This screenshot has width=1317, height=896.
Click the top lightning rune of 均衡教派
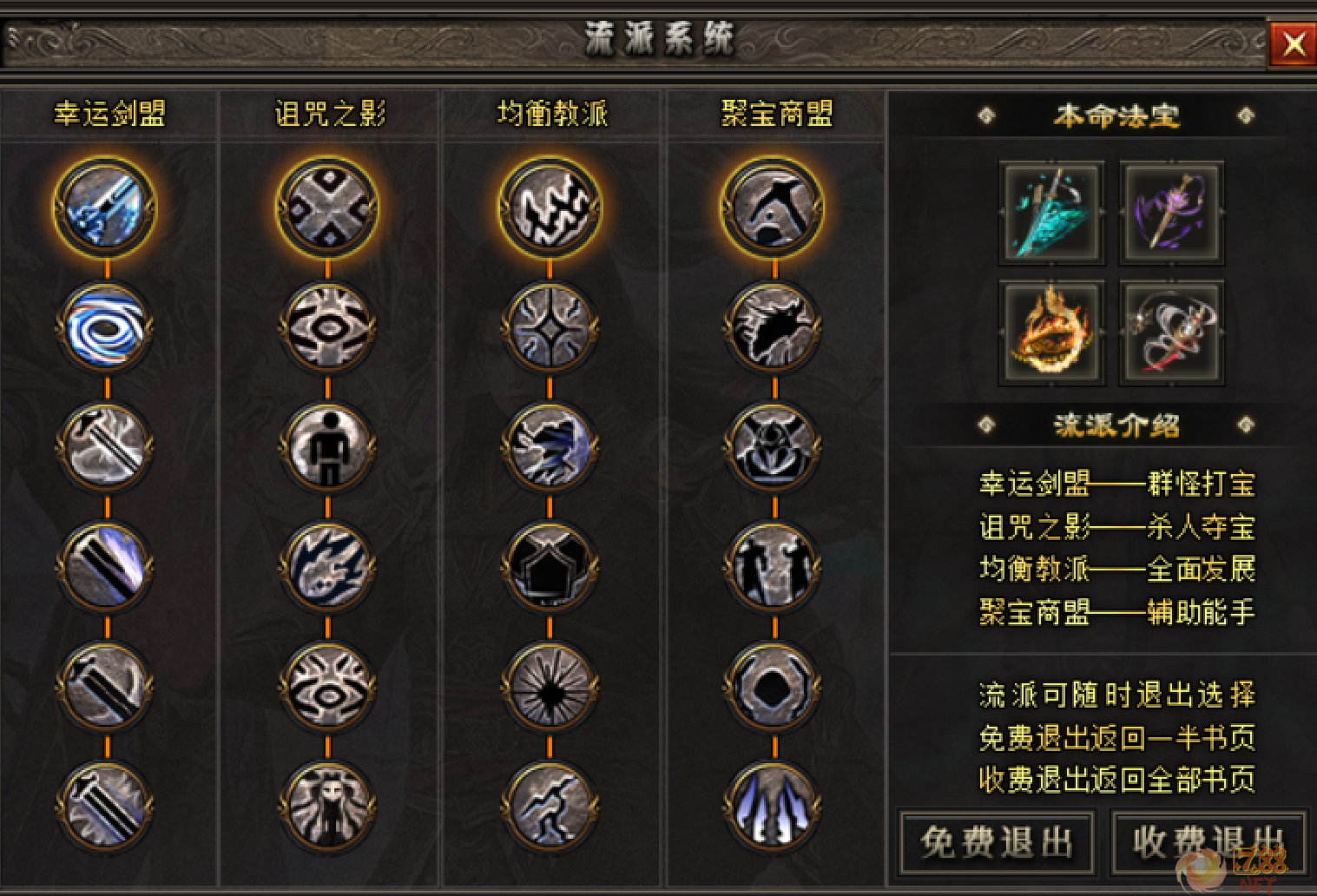550,206
